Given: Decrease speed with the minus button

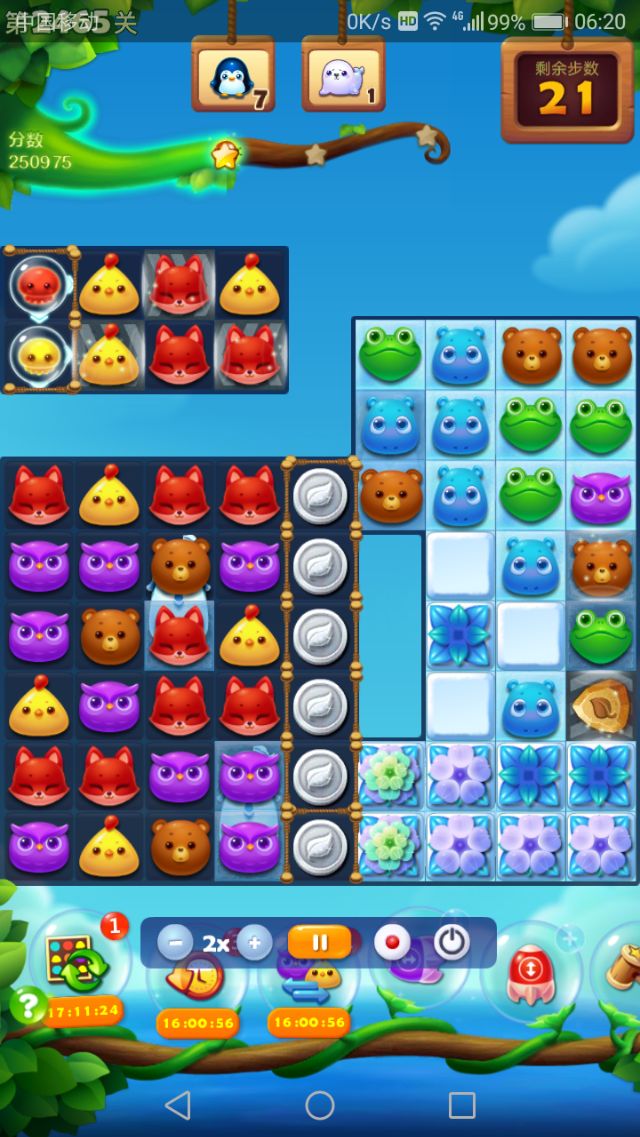Looking at the screenshot, I should (175, 942).
